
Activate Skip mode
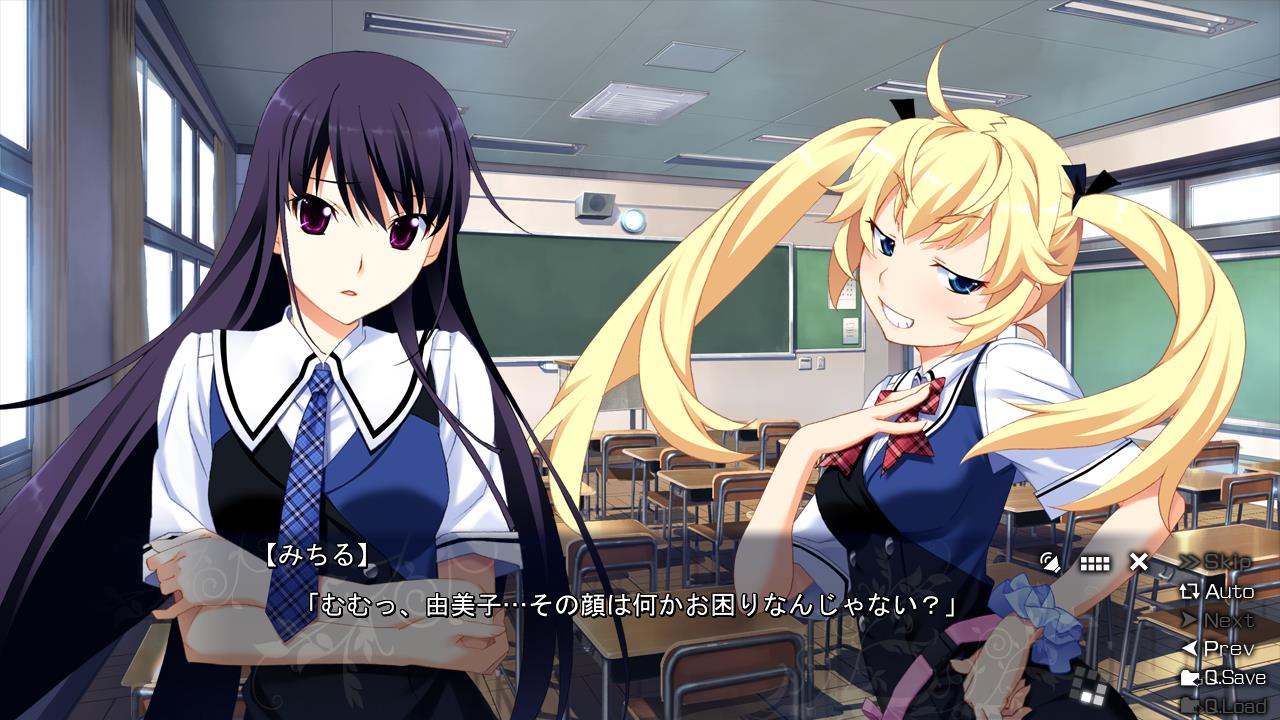(x=1216, y=562)
